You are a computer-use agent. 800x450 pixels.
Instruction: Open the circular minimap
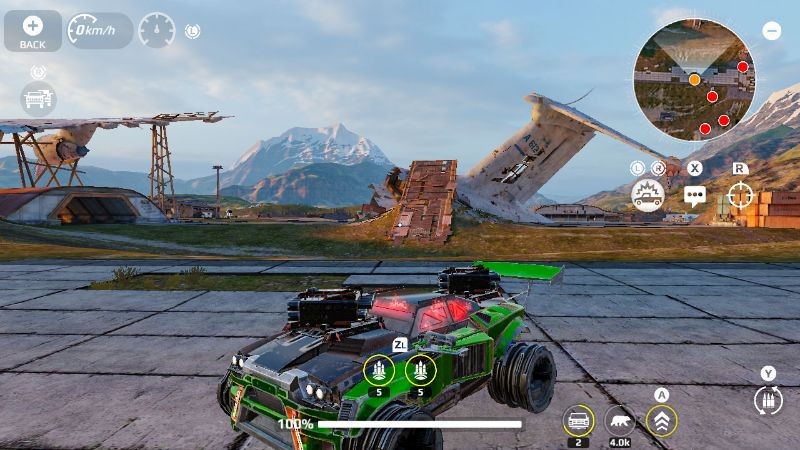coord(694,78)
